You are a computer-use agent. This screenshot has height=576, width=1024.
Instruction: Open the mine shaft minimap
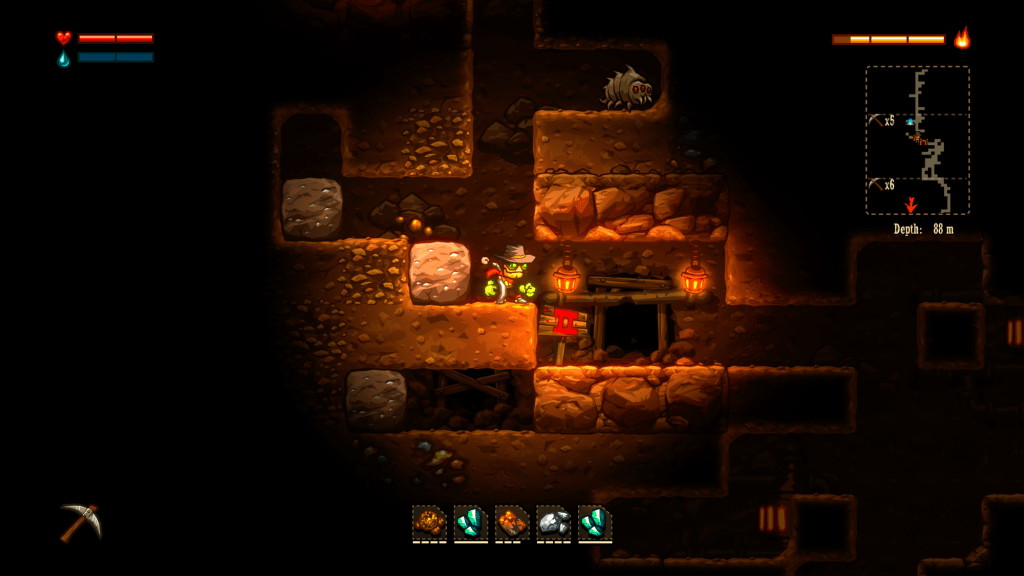[917, 140]
